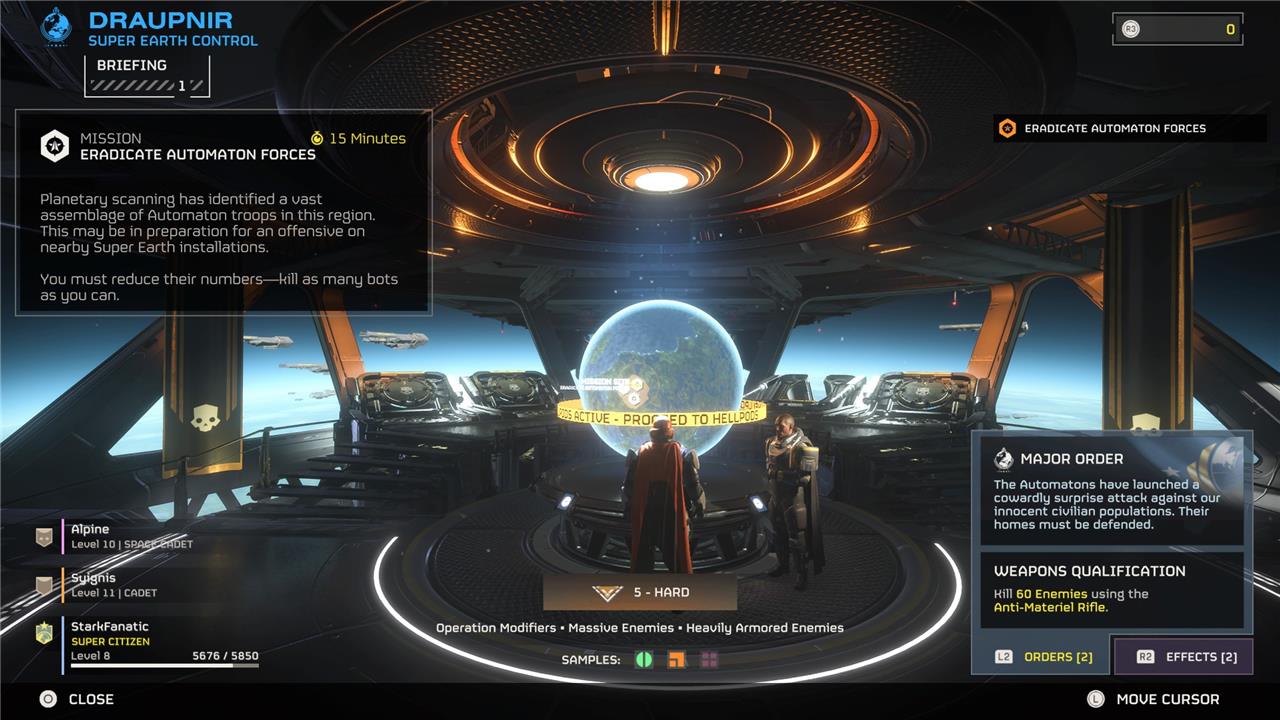Open the Eradicate Automaton Forces mission panel
Image resolution: width=1280 pixels, height=720 pixels.
pyautogui.click(x=223, y=212)
